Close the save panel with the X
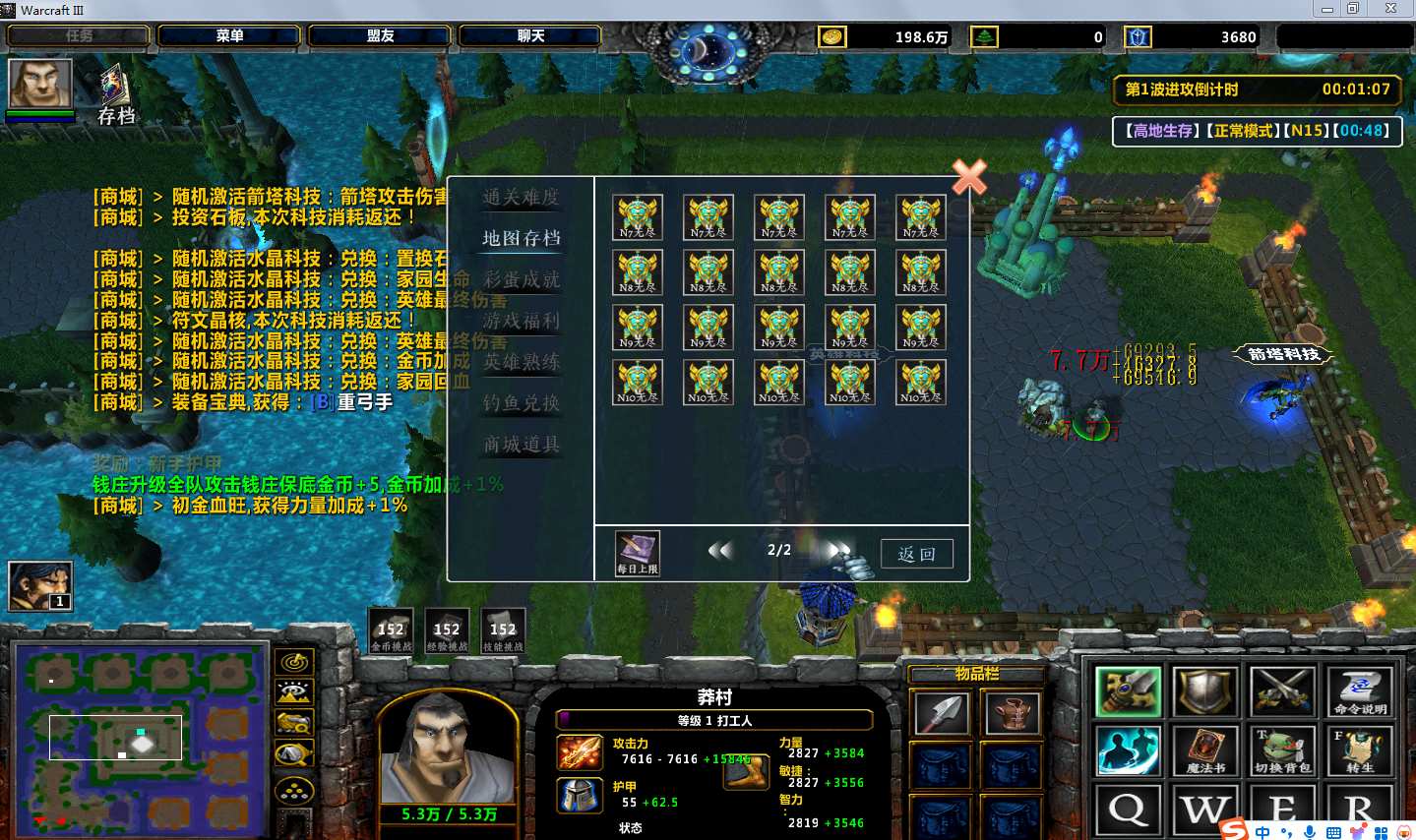The width and height of the screenshot is (1416, 840). (x=969, y=177)
